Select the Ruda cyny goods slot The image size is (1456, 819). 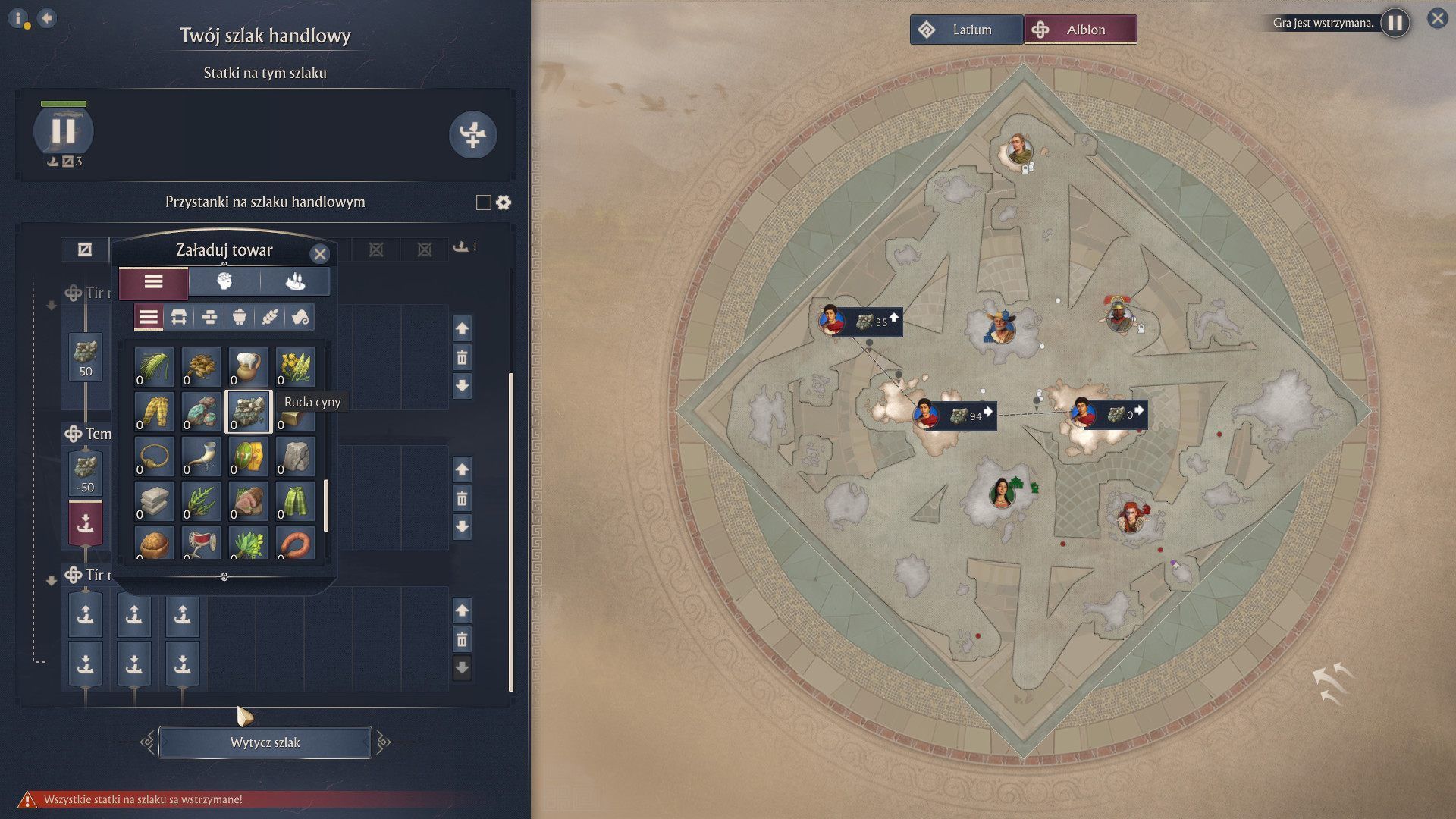[x=248, y=411]
